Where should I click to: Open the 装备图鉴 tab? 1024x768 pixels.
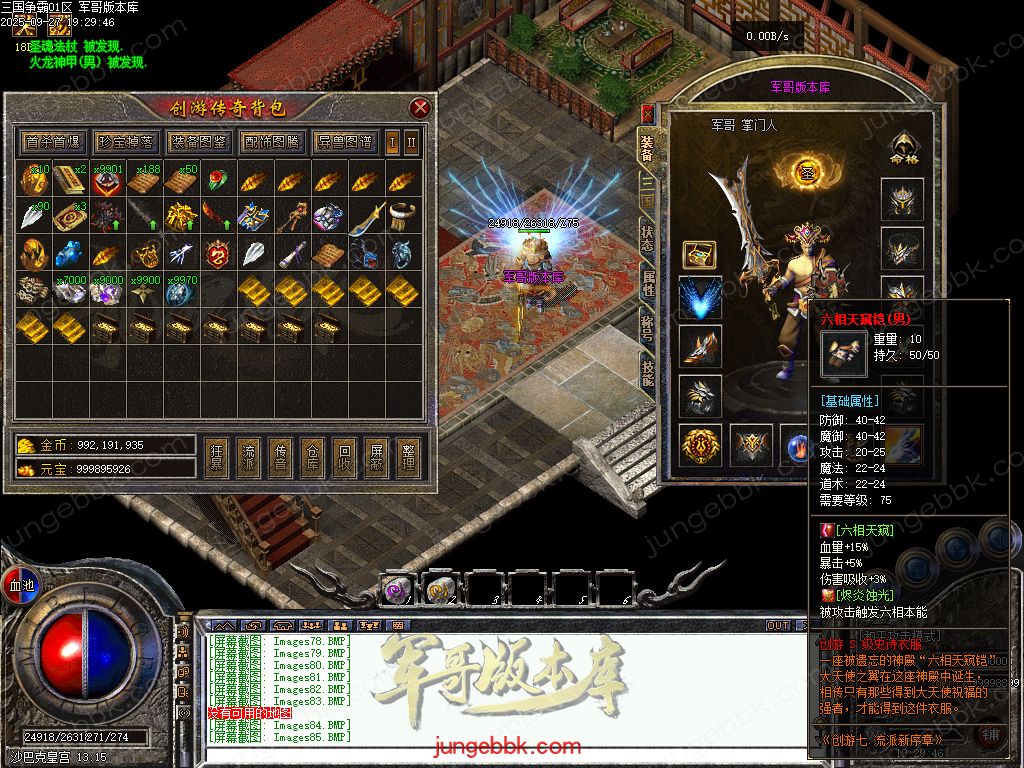pos(198,142)
